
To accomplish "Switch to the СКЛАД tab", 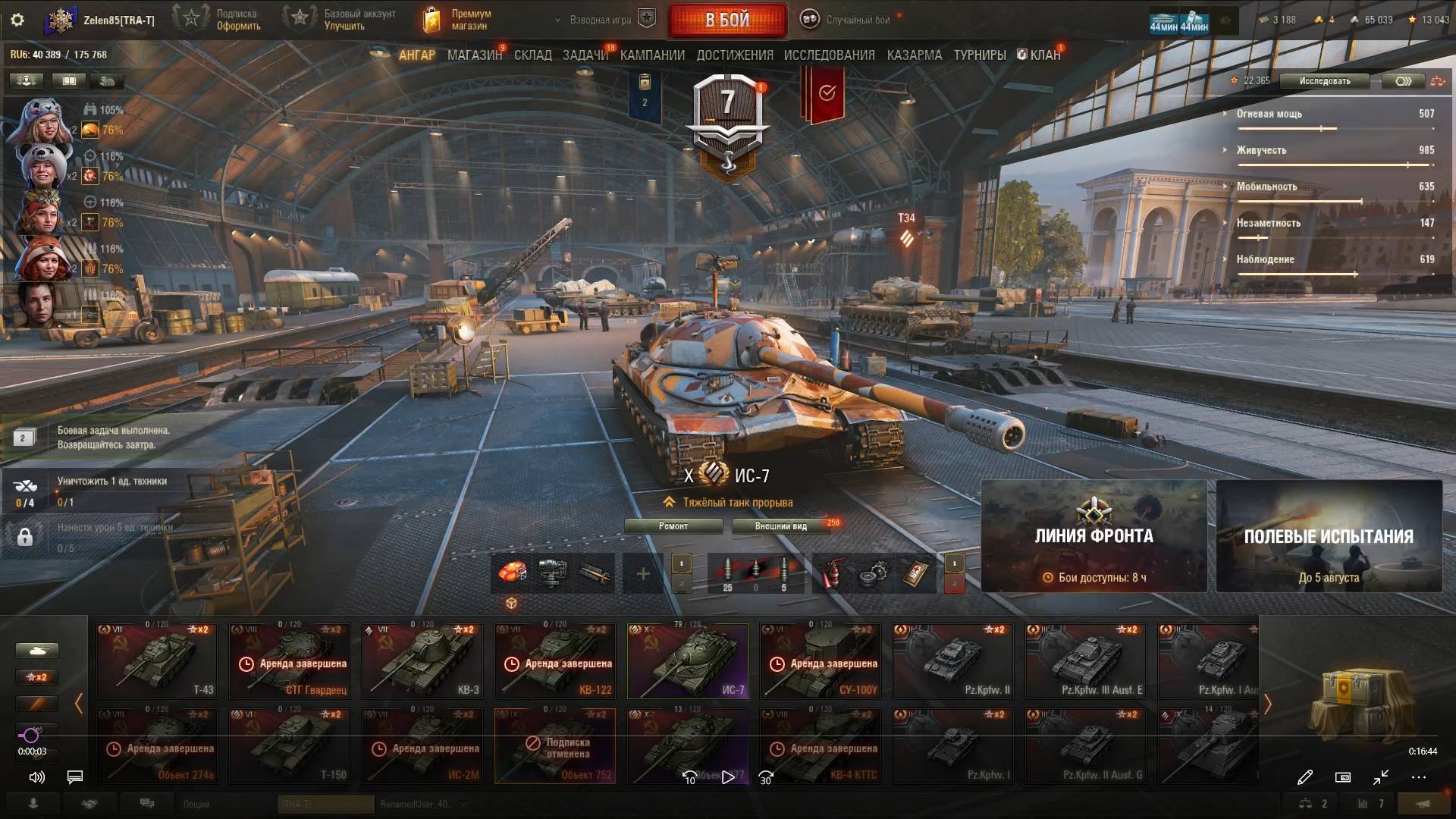I will (x=532, y=55).
